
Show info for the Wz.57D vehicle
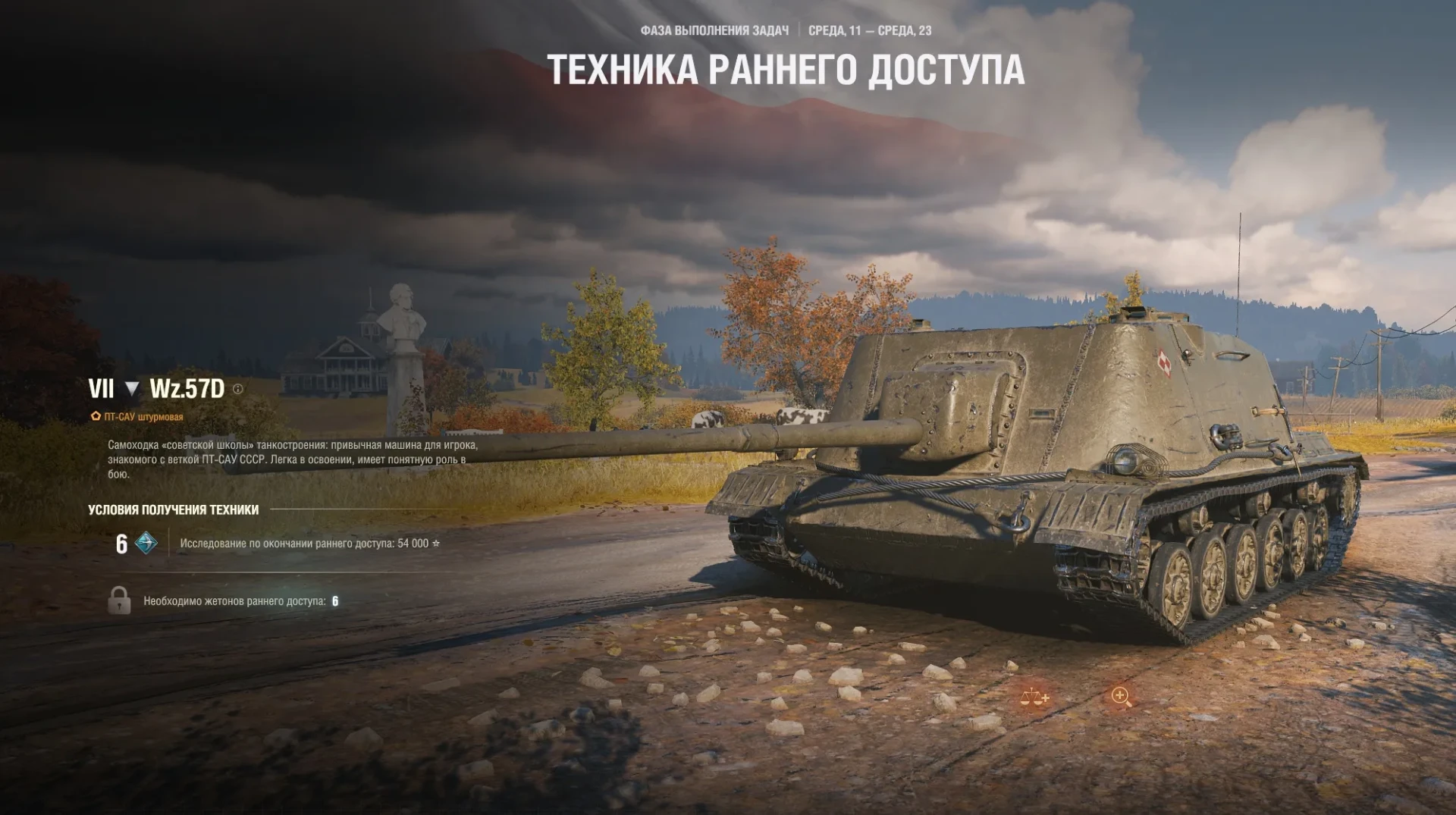point(238,389)
